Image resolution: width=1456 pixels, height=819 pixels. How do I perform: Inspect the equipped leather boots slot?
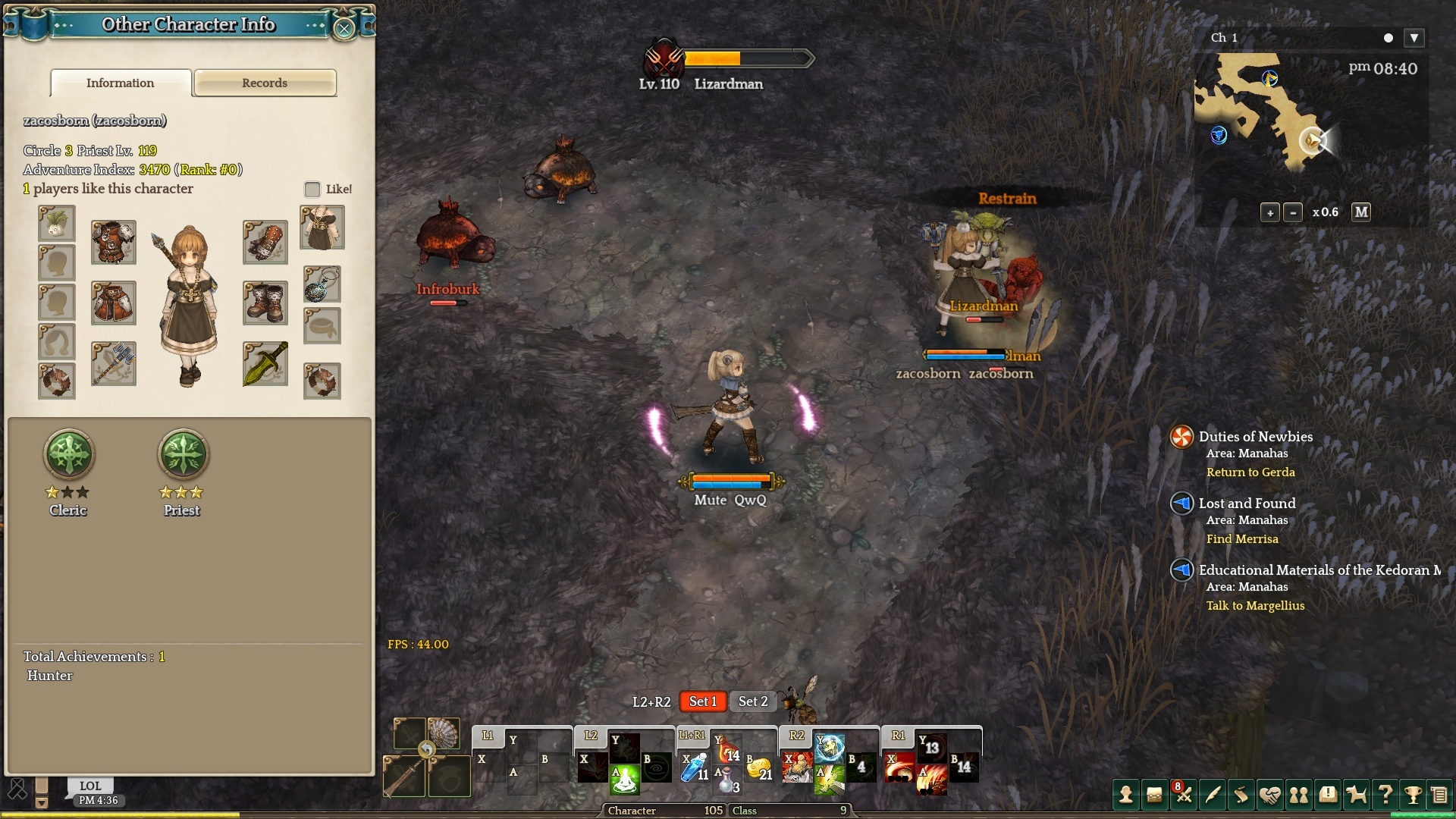pos(265,303)
